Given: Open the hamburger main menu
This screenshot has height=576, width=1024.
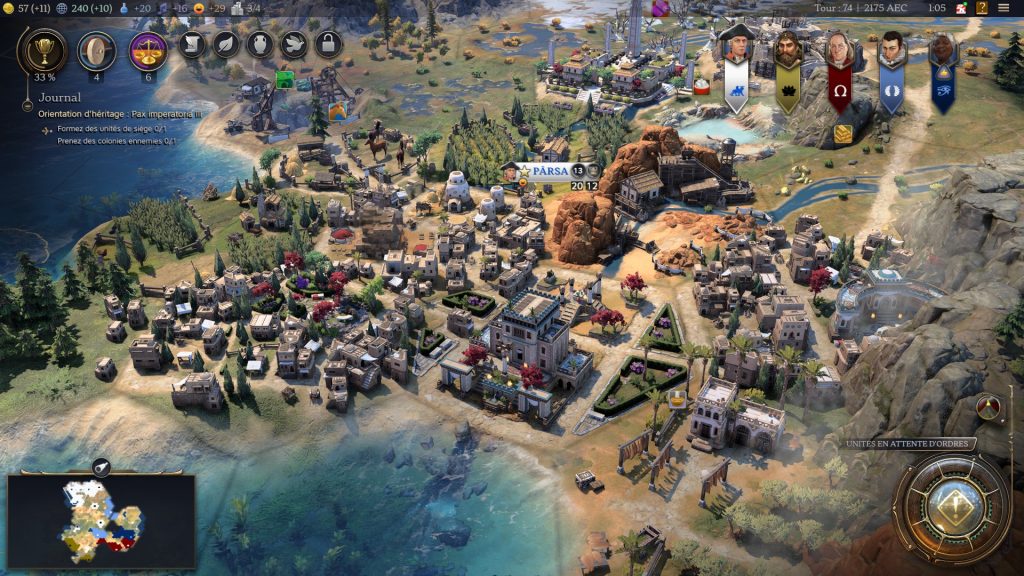Looking at the screenshot, I should pos(1006,8).
